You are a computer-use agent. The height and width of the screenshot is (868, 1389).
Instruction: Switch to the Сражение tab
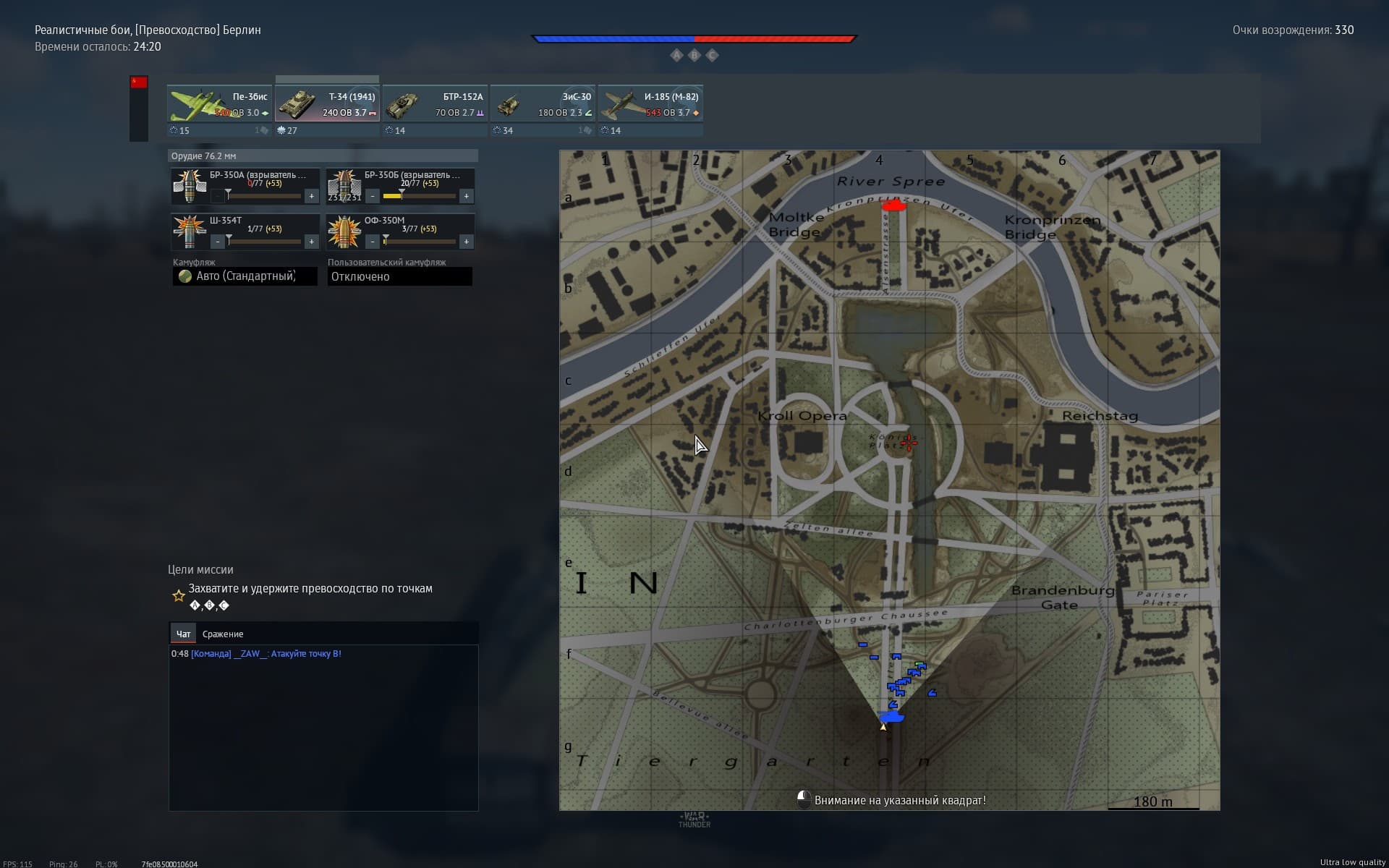point(223,634)
